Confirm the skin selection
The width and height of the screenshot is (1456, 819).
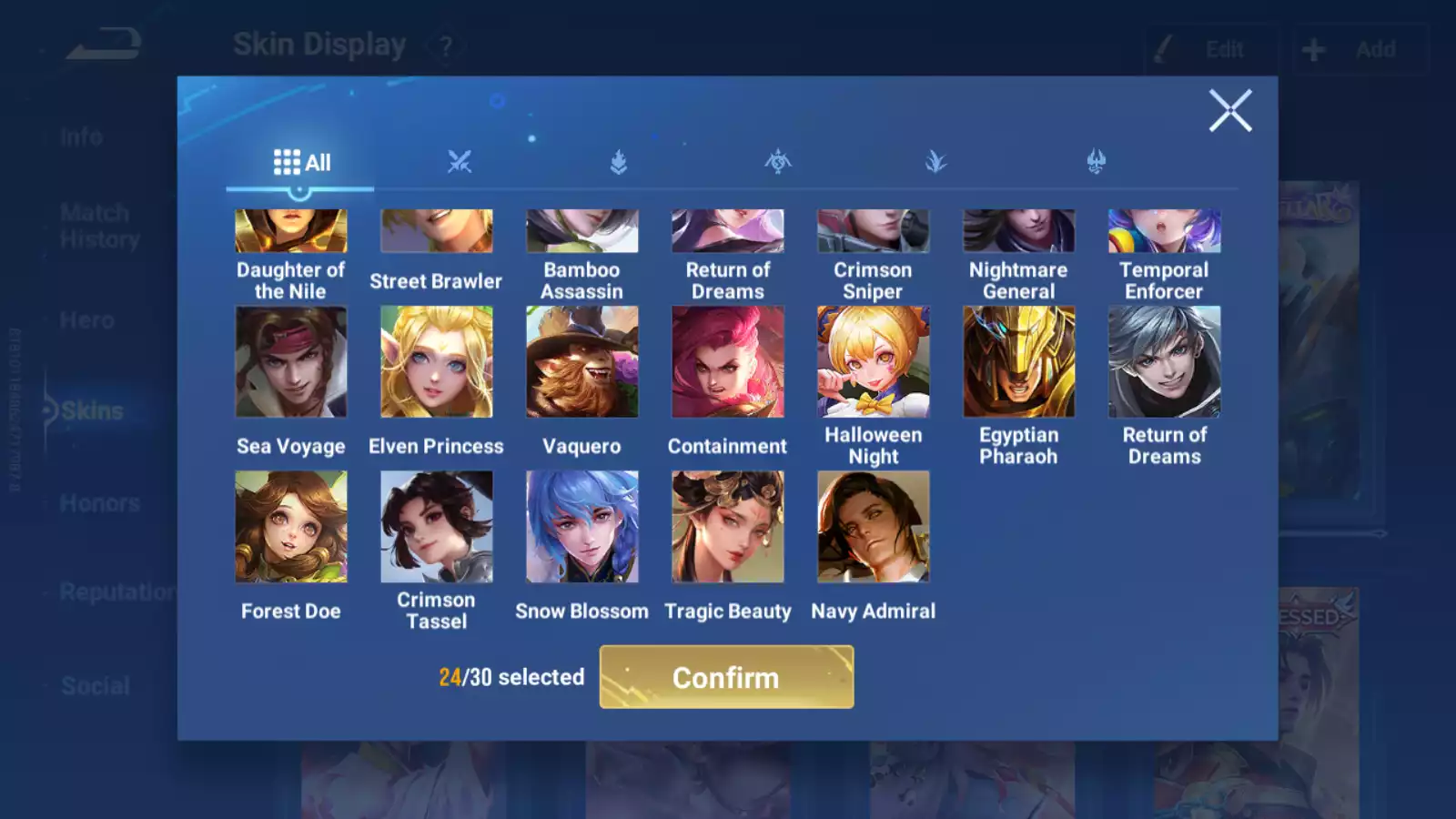(x=726, y=677)
